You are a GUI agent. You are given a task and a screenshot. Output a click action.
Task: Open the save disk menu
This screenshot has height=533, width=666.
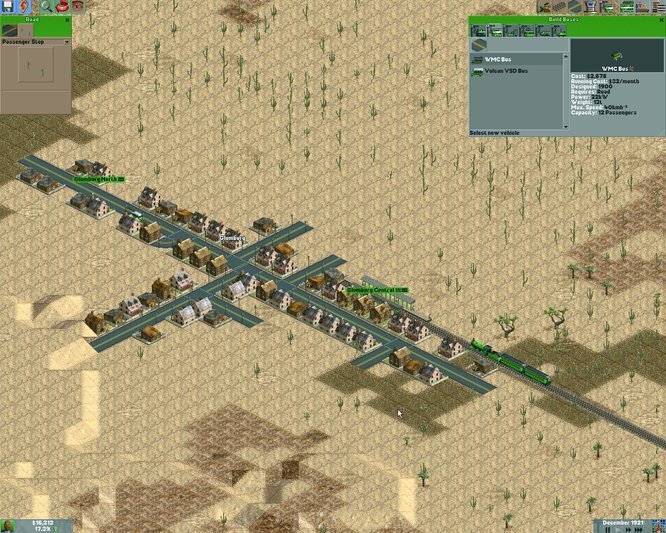click(x=8, y=6)
